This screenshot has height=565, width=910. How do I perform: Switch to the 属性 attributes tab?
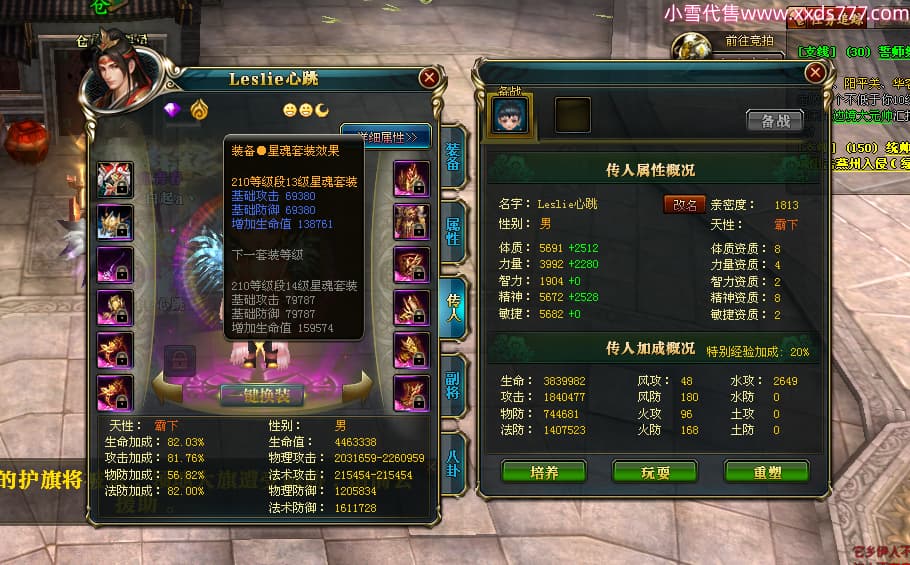[452, 232]
